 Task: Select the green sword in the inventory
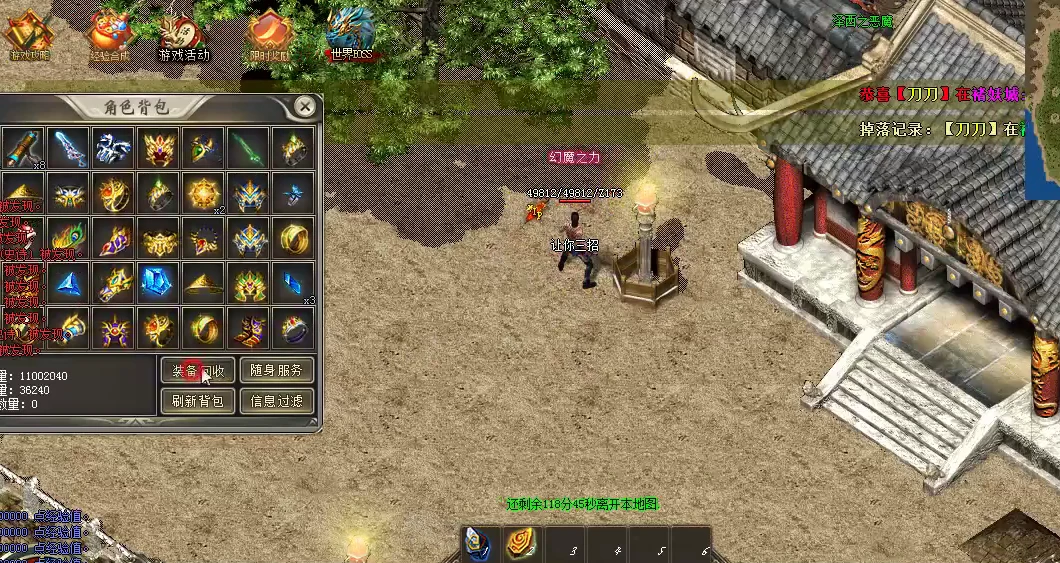pyautogui.click(x=248, y=148)
